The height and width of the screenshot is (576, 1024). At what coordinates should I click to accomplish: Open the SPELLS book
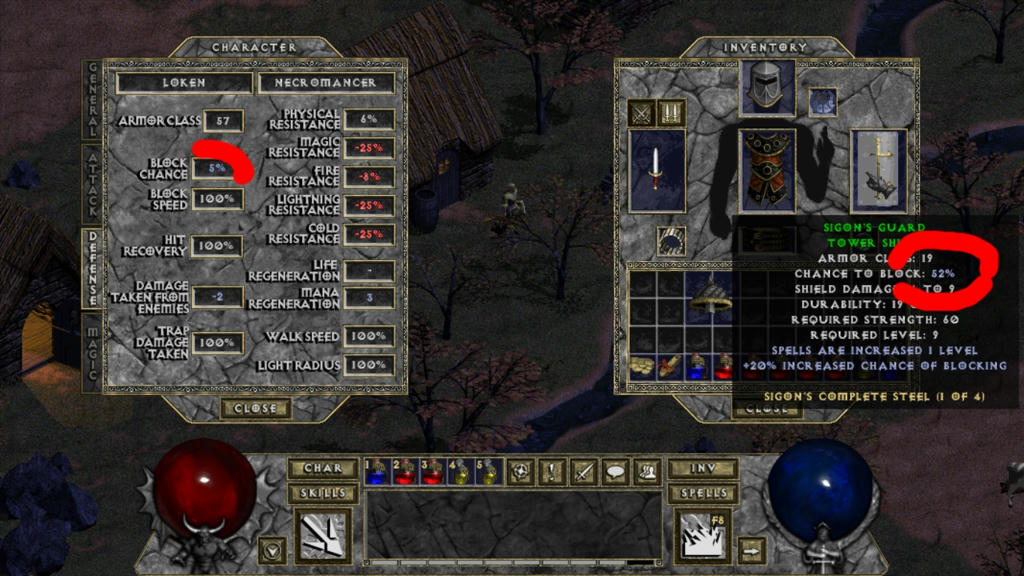tap(701, 493)
